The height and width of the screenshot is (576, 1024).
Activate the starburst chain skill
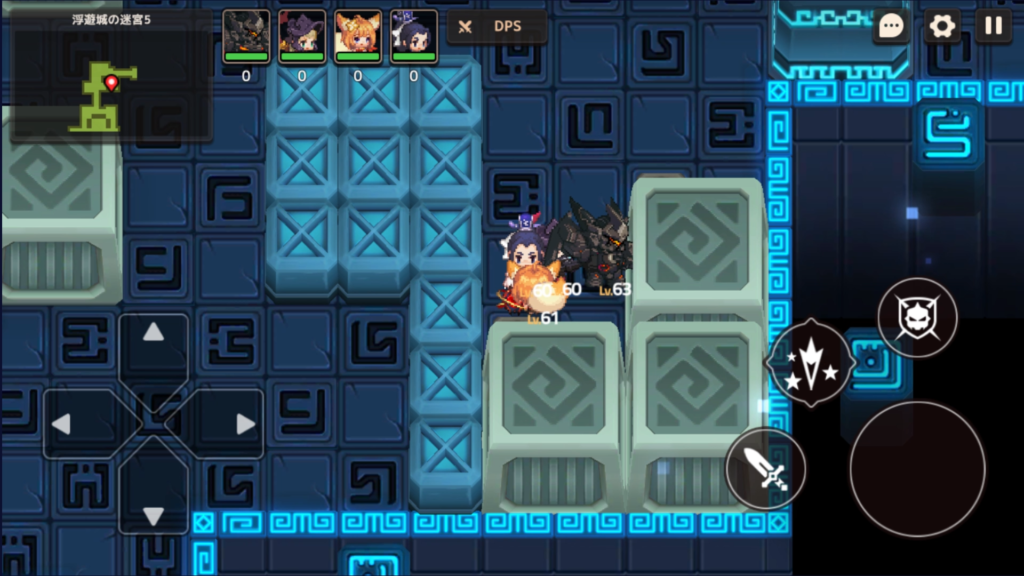click(x=810, y=362)
